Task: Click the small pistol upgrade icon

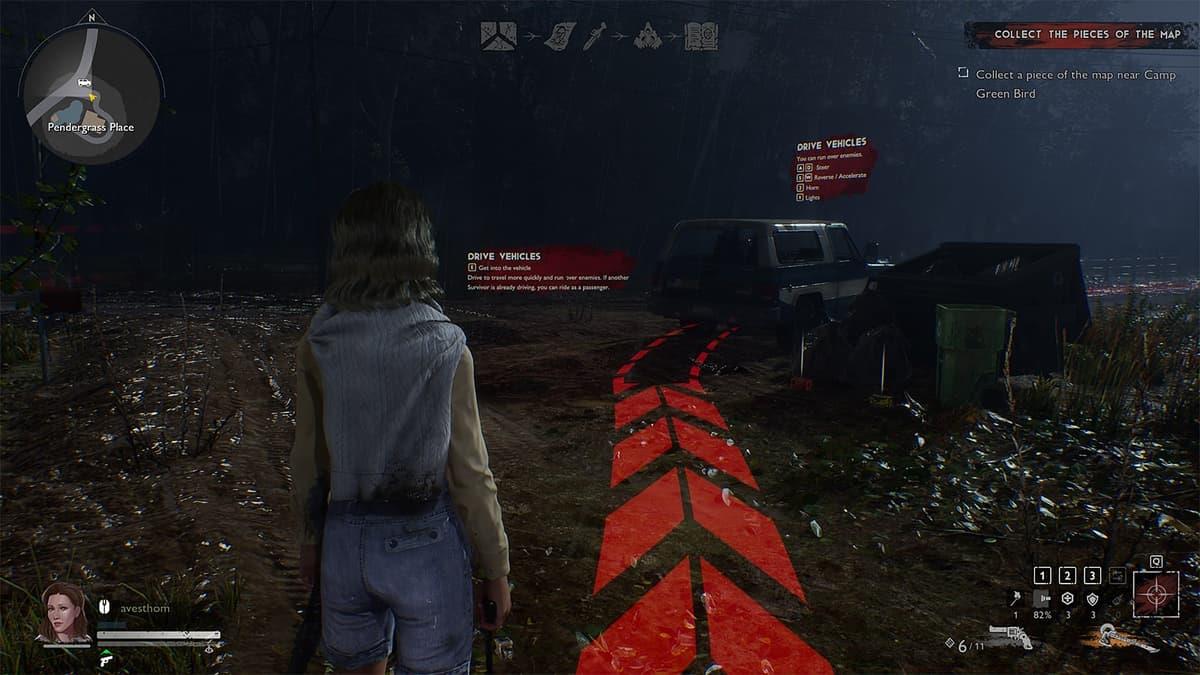Action: (106, 659)
